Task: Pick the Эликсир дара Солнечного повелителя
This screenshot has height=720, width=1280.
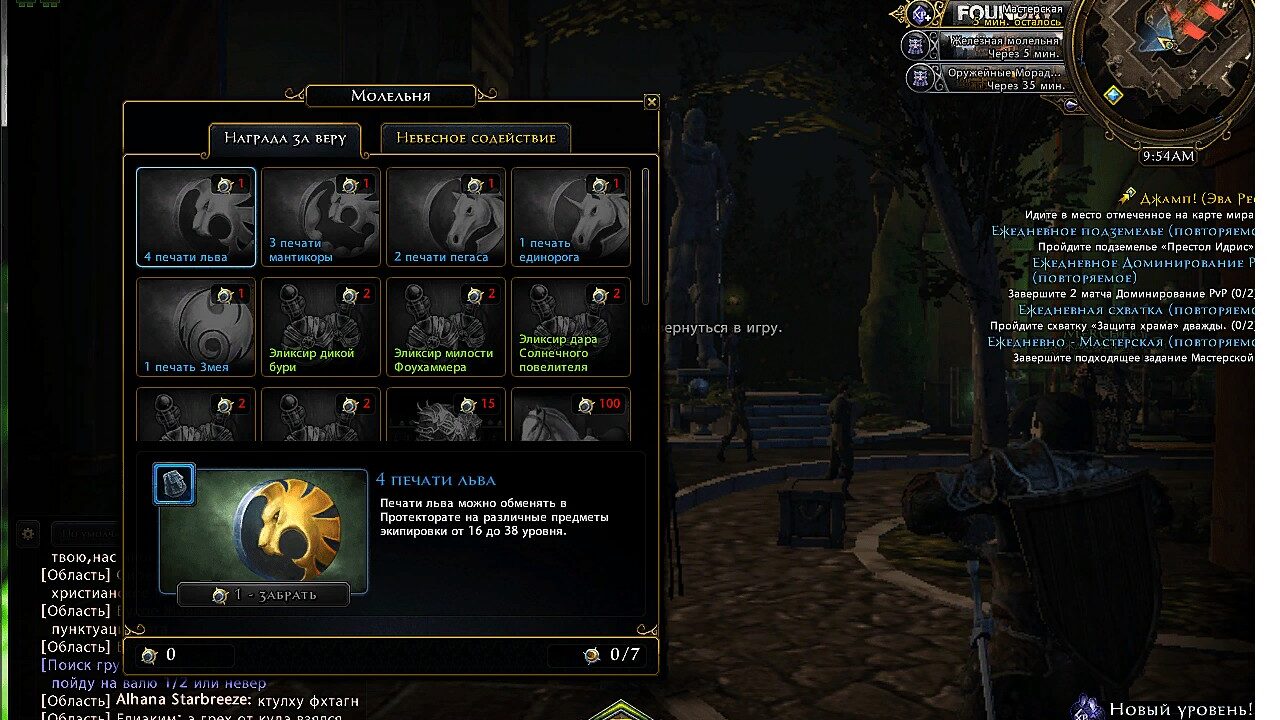Action: coord(571,327)
